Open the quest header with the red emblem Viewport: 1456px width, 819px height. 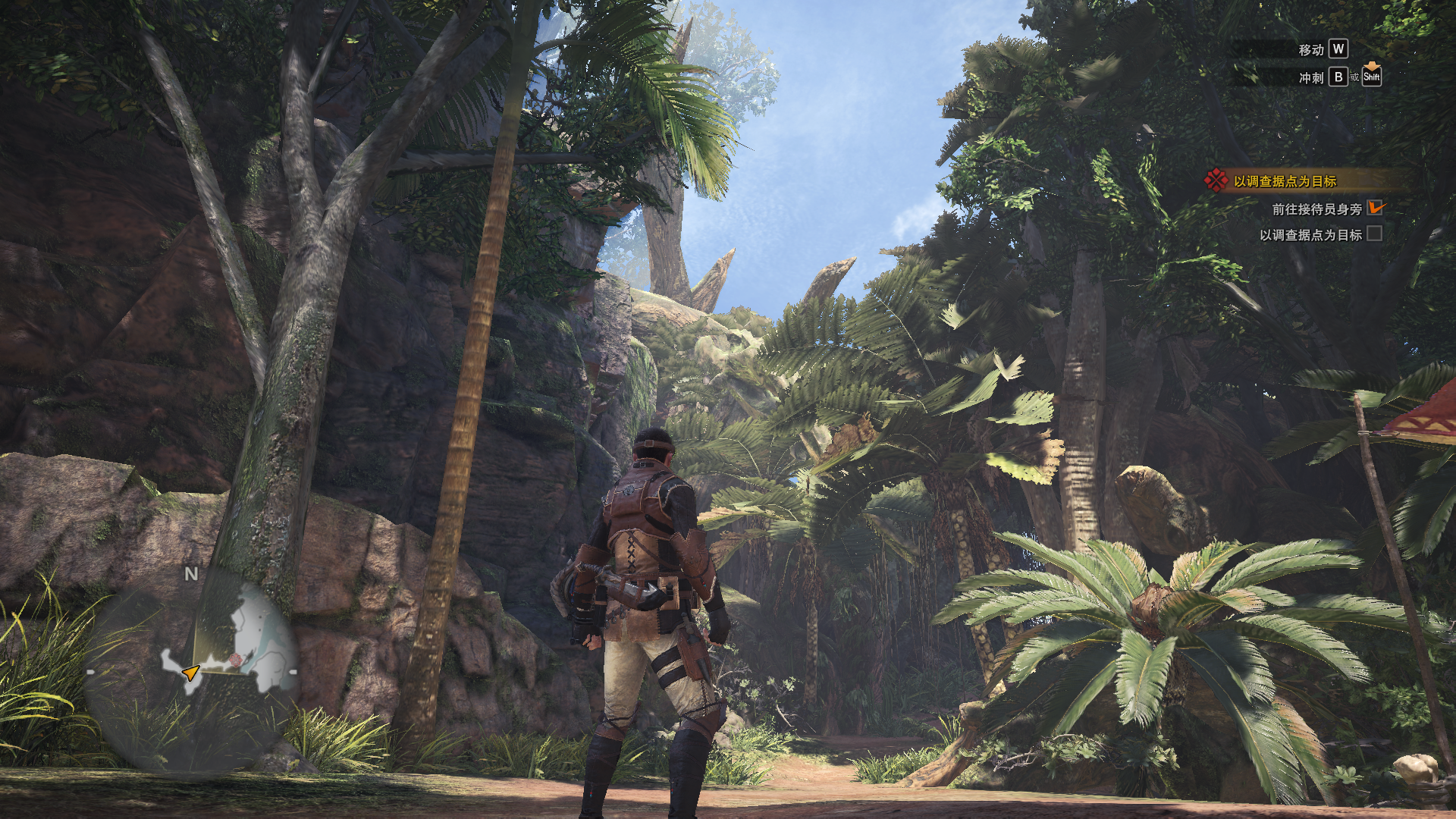coord(1285,181)
